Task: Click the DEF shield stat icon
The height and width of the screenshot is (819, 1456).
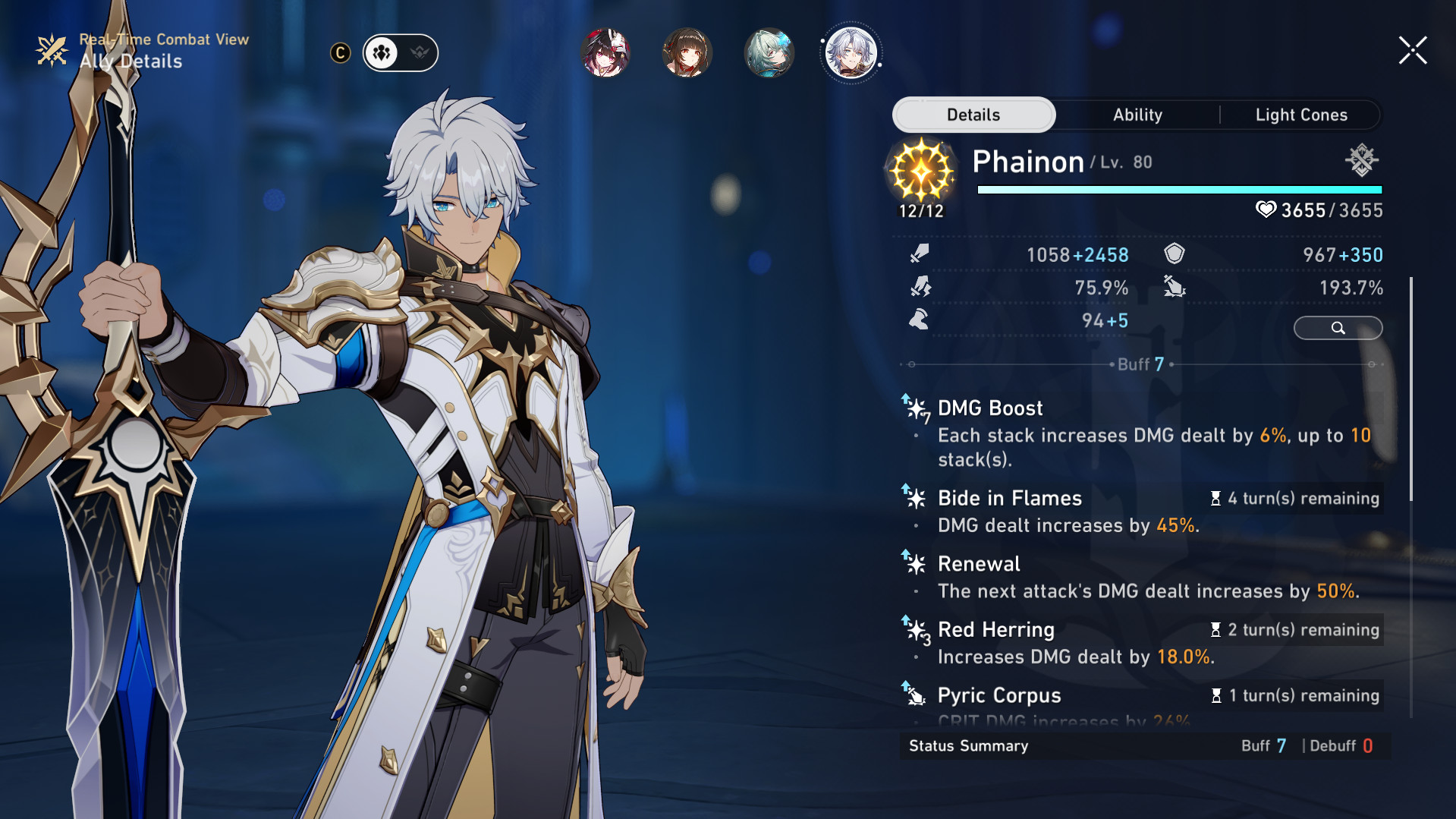Action: 1175,254
